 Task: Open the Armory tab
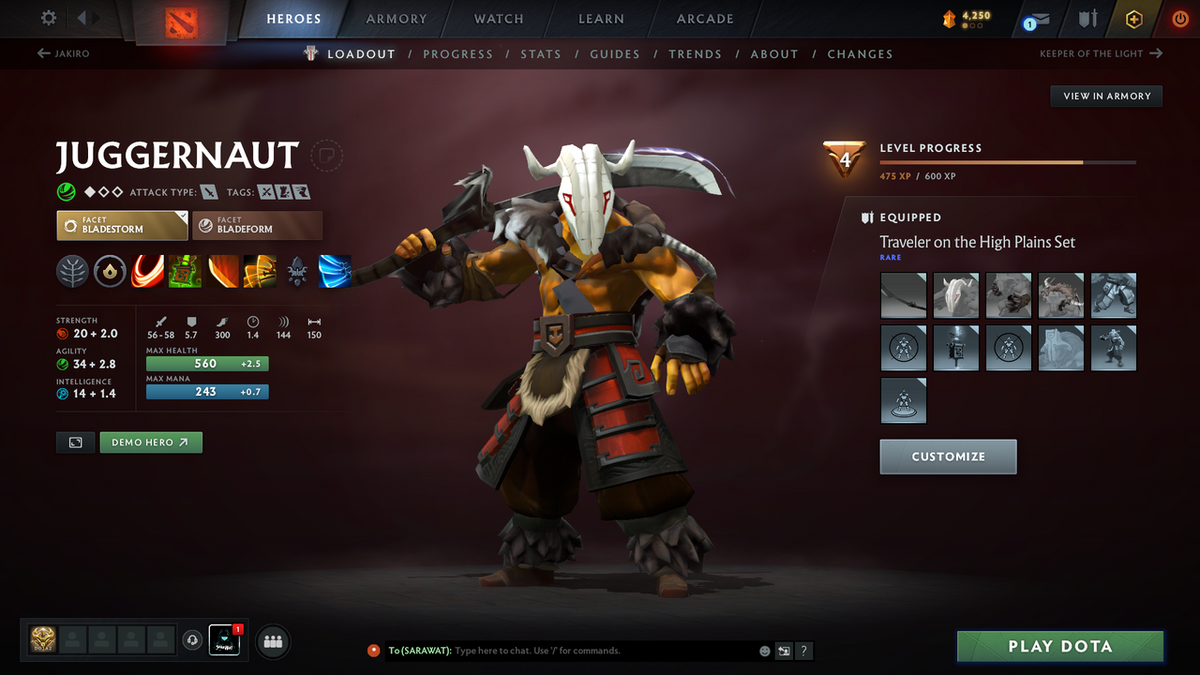point(396,19)
